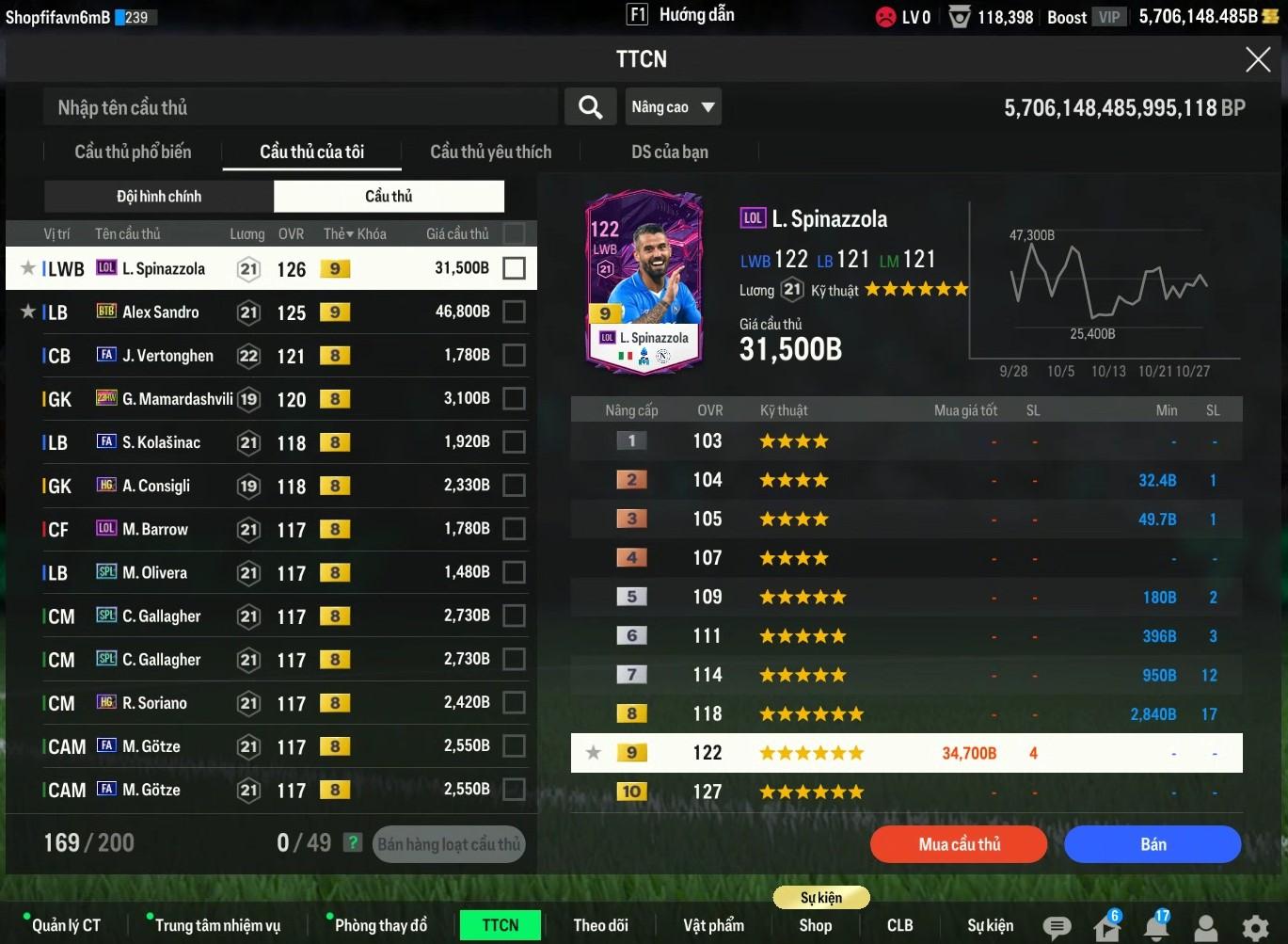This screenshot has height=944, width=1288.
Task: Switch to the Cầu thủ yêu thích tab
Action: 490,152
